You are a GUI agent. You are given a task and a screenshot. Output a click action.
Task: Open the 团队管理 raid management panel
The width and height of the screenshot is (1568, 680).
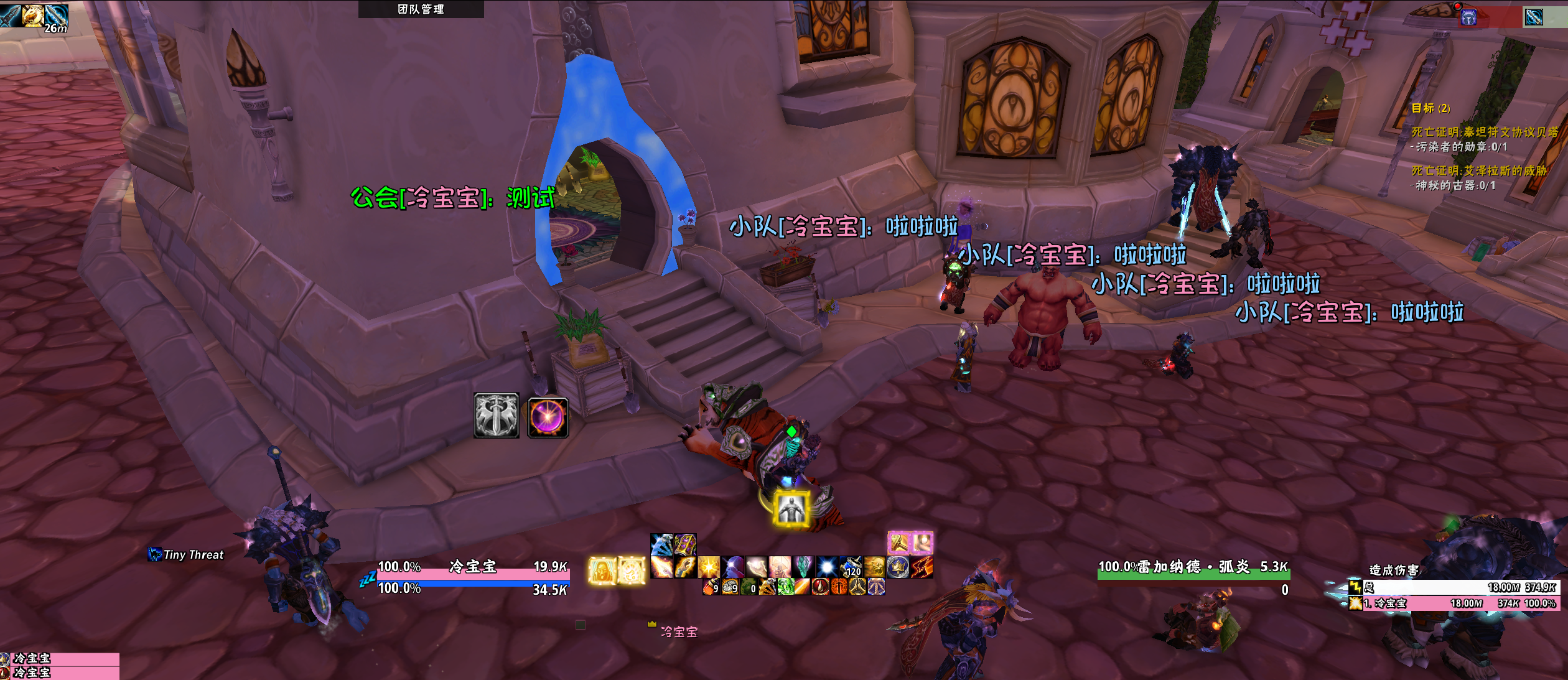click(x=421, y=9)
